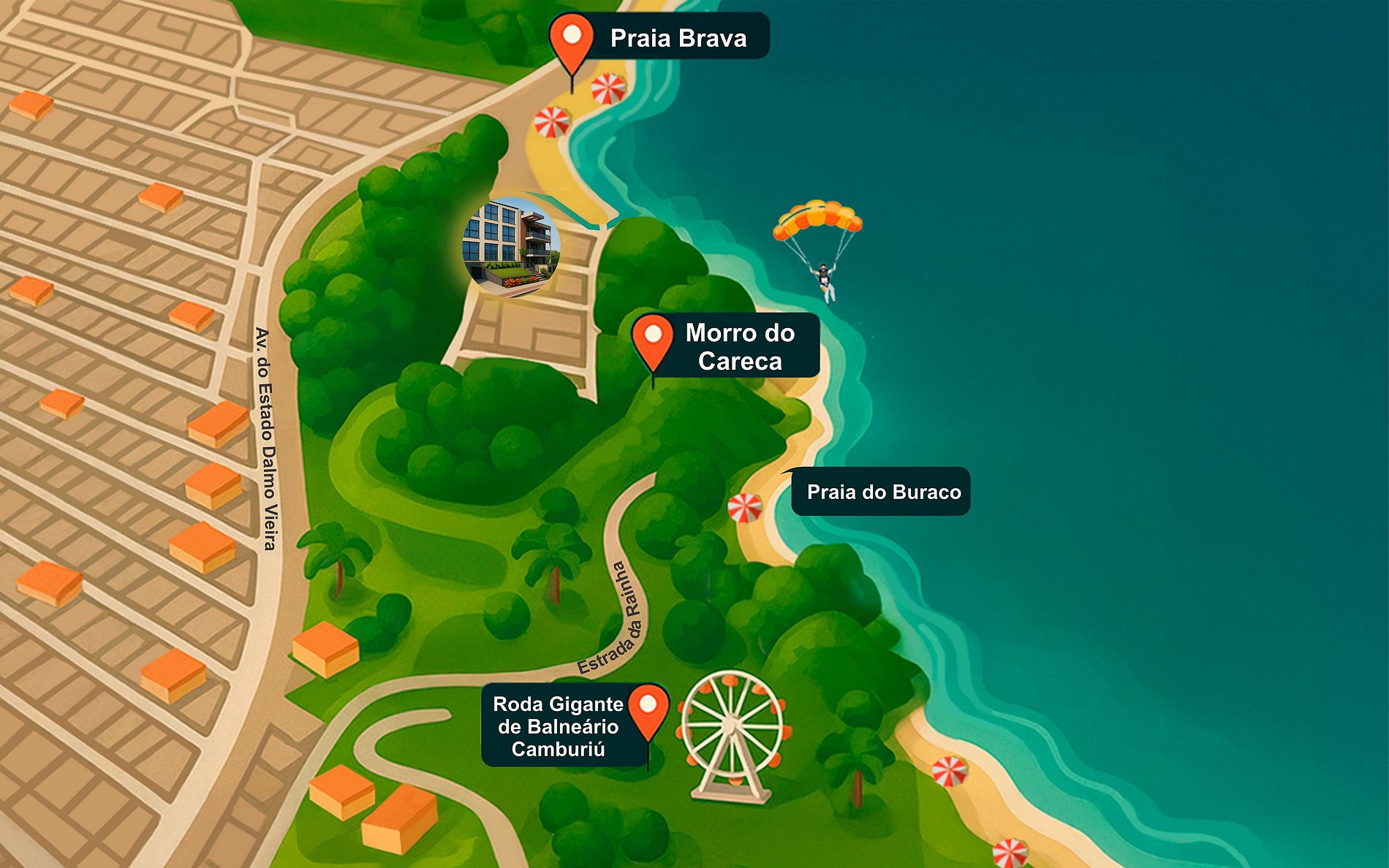Click the Roda Gigante map pin
The width and height of the screenshot is (1389, 868).
648,709
